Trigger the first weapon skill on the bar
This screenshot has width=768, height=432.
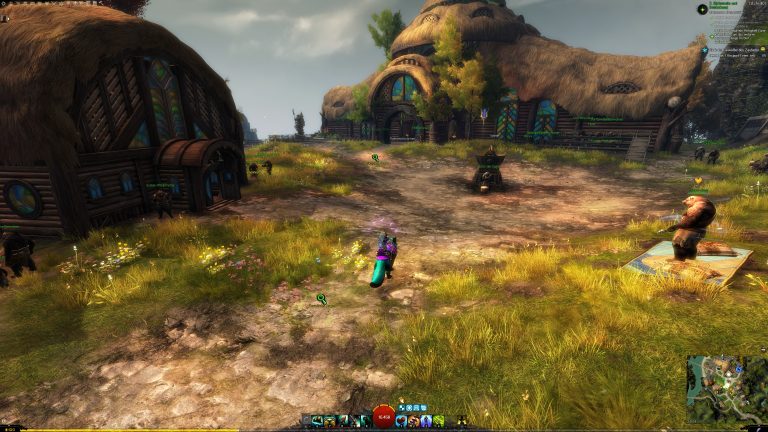click(x=318, y=421)
